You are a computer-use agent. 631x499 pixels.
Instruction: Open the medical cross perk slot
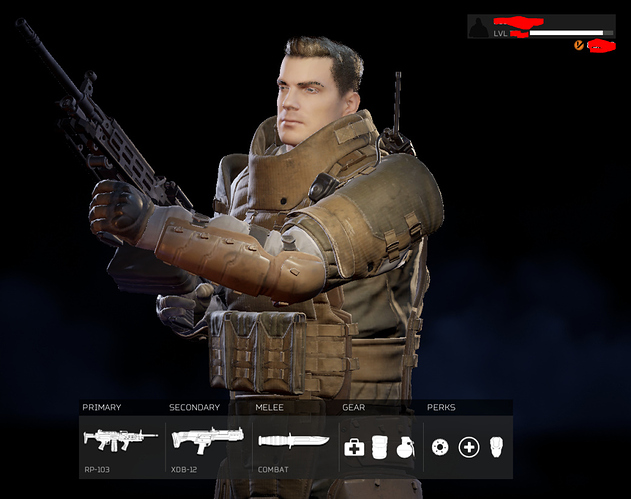pos(468,446)
